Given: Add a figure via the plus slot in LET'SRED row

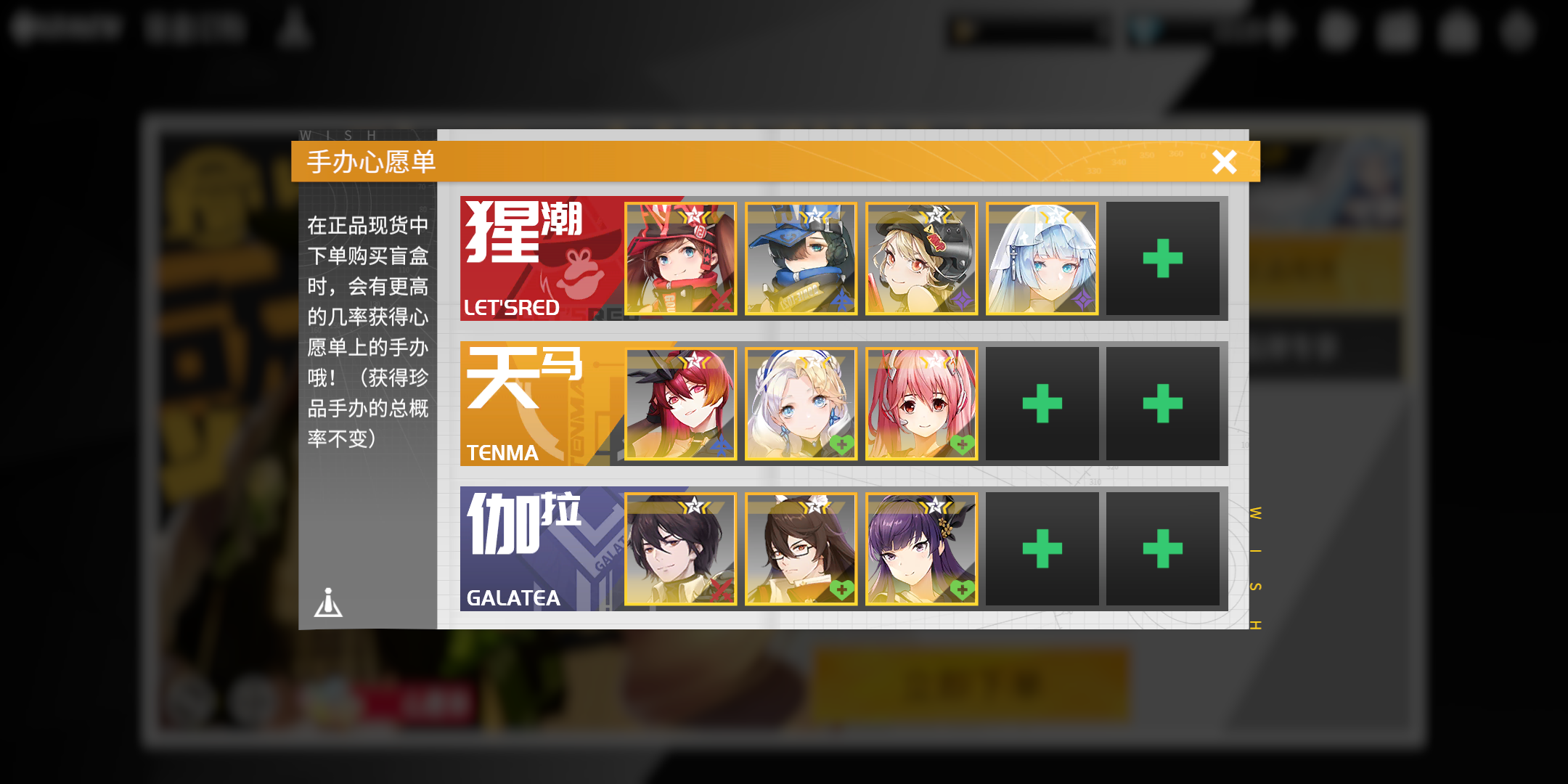Looking at the screenshot, I should pyautogui.click(x=1164, y=258).
